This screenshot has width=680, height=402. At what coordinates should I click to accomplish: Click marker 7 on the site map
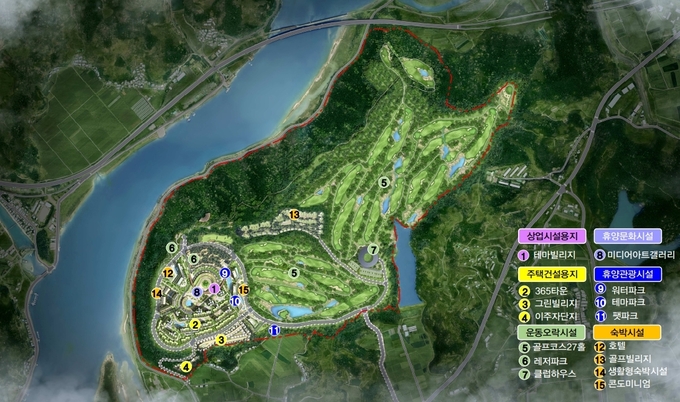372,250
